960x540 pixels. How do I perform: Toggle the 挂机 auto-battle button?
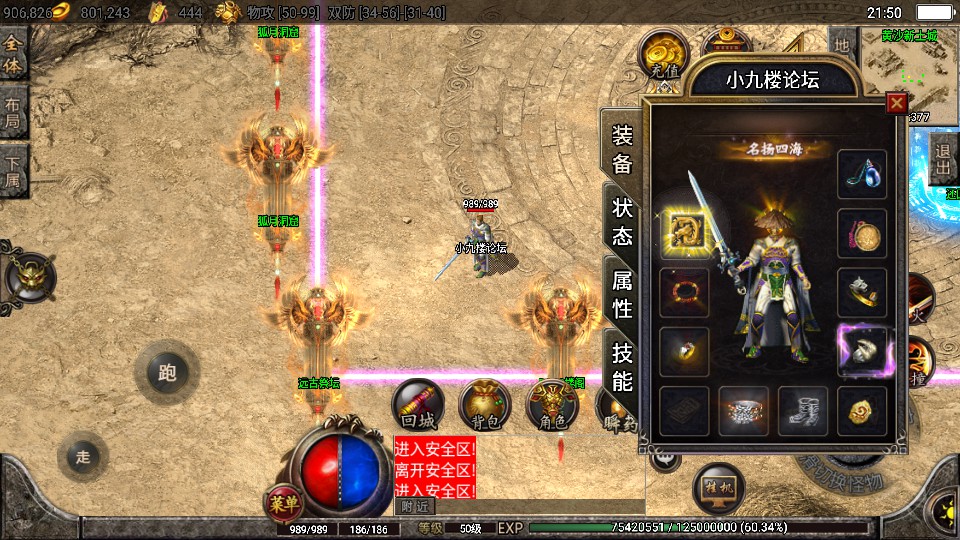tap(716, 488)
